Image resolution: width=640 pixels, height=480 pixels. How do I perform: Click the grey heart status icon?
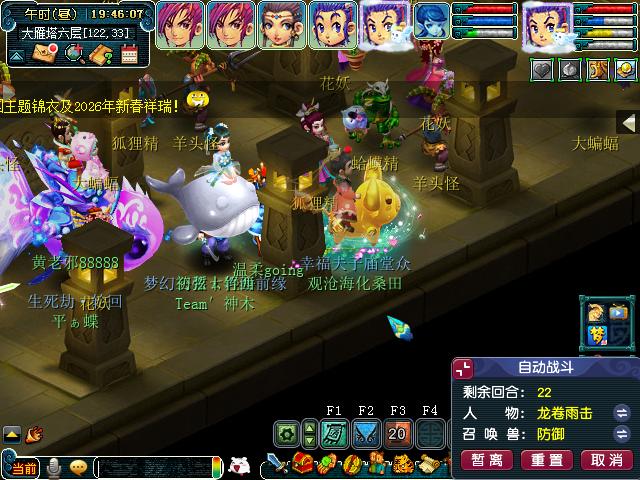point(541,69)
